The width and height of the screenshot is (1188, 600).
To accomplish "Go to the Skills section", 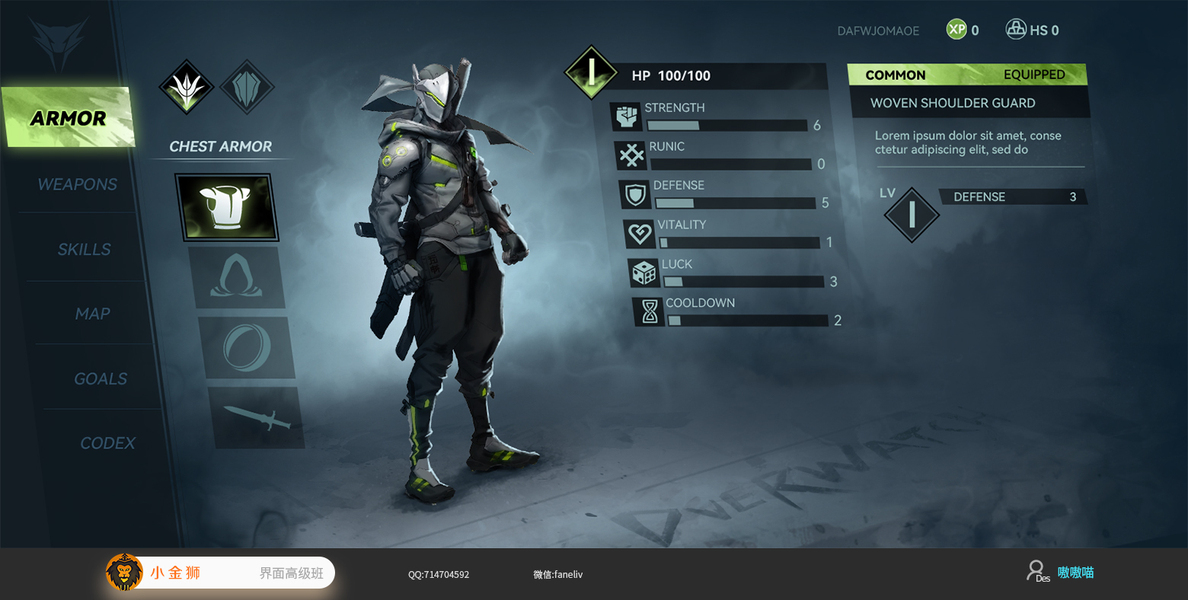I will (x=84, y=249).
